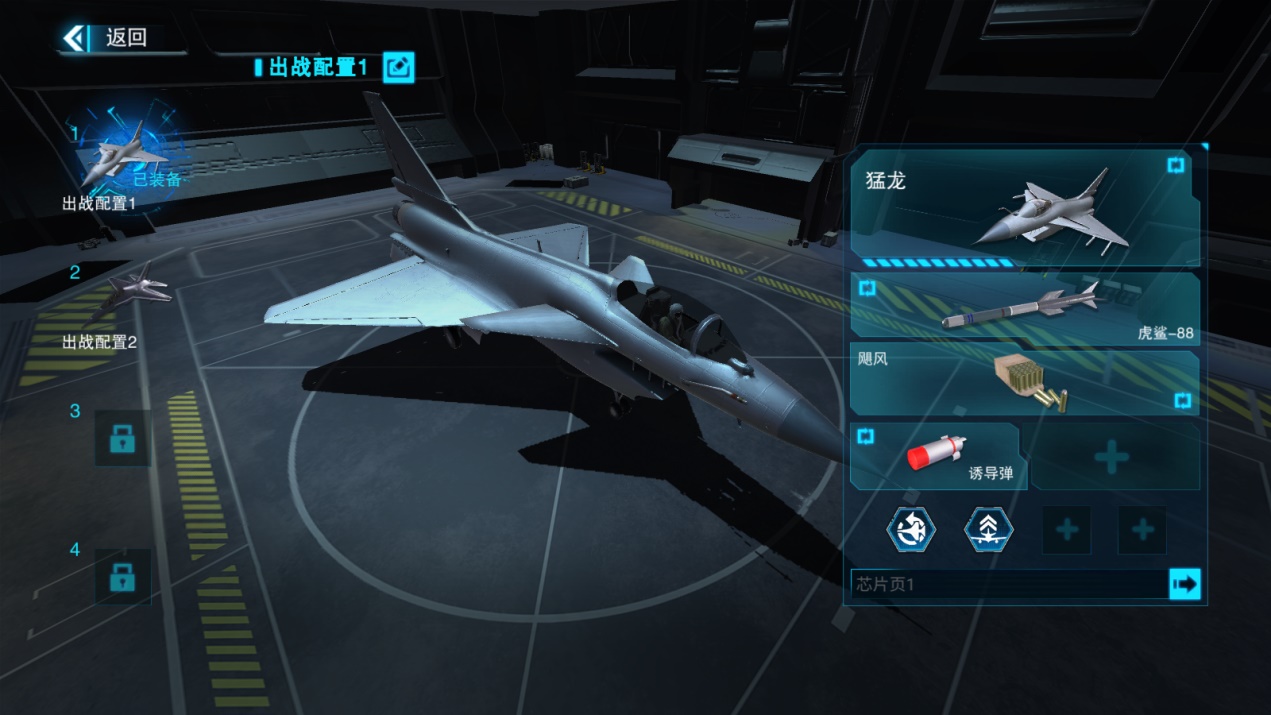Image resolution: width=1271 pixels, height=715 pixels.
Task: Add equipment in the empty slot beside 诱导弹
Action: coord(1112,457)
